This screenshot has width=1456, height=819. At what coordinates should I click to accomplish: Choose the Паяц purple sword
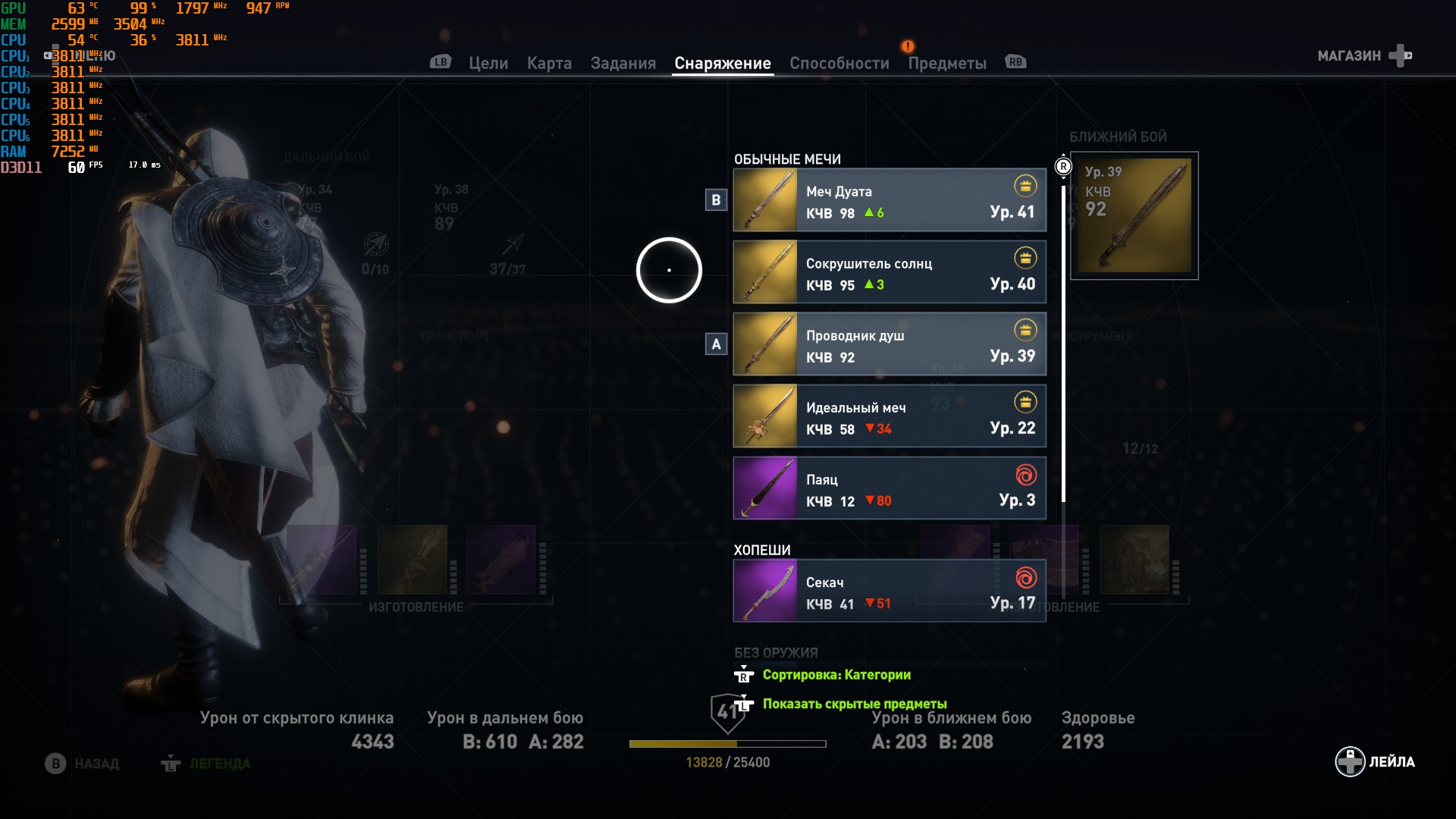(889, 488)
